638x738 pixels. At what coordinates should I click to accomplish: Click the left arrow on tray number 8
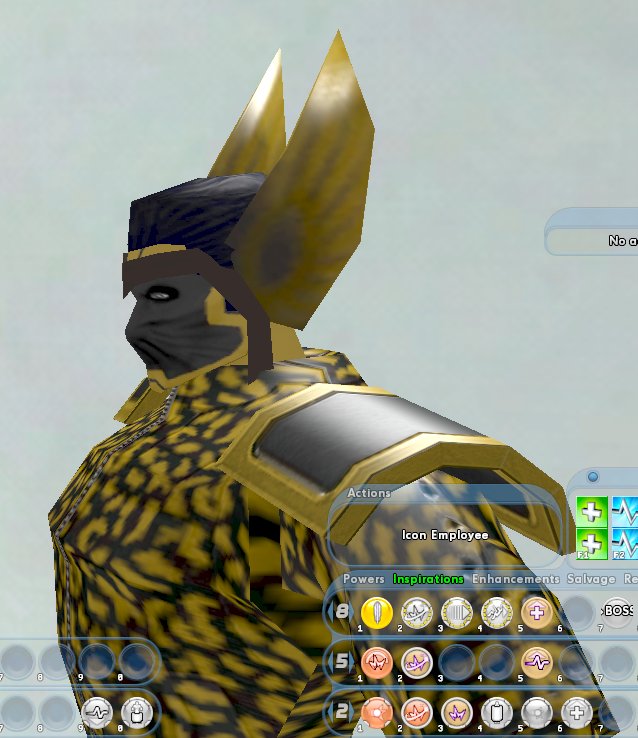(329, 610)
